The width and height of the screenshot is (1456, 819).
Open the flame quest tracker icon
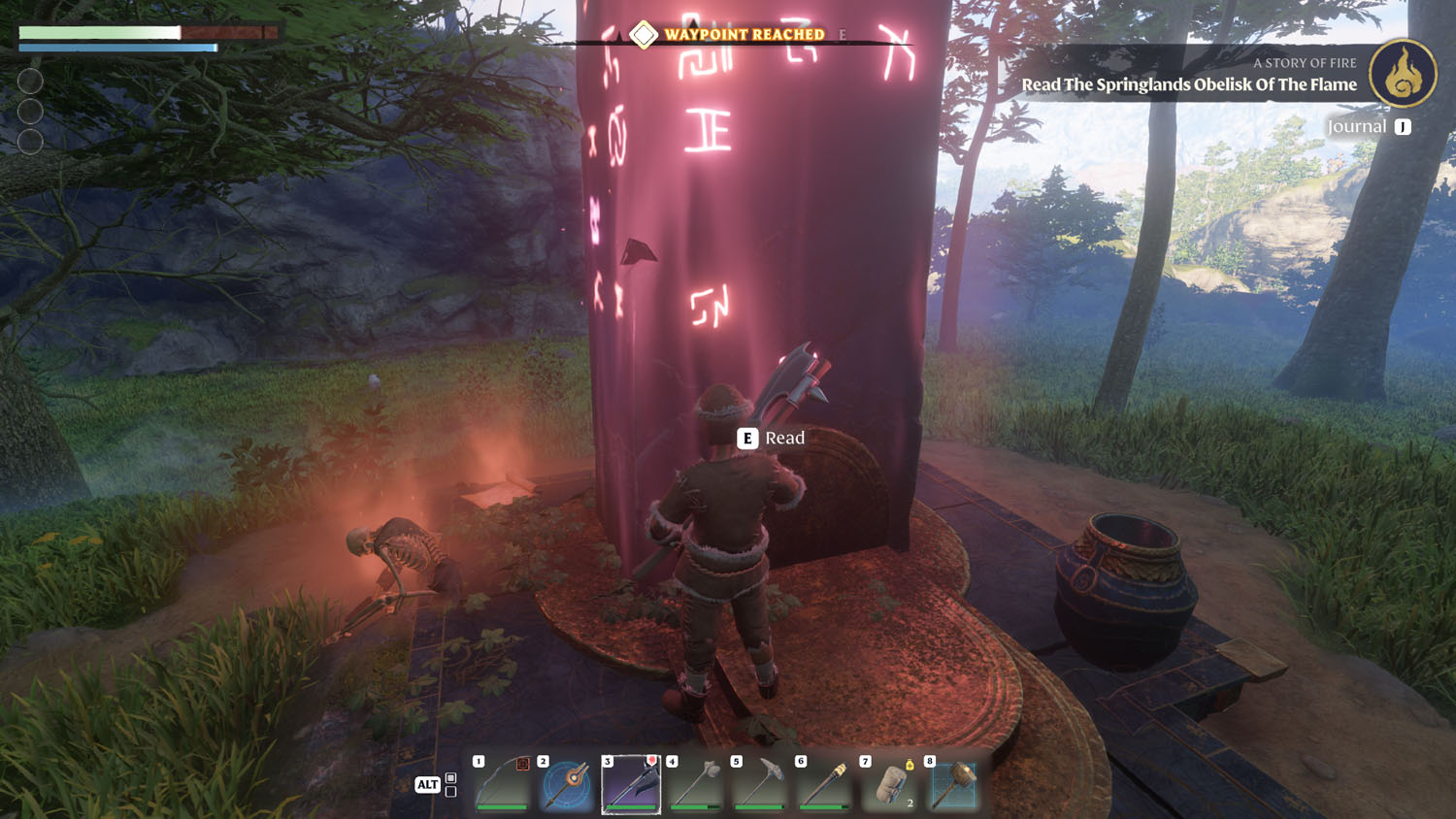[1403, 74]
